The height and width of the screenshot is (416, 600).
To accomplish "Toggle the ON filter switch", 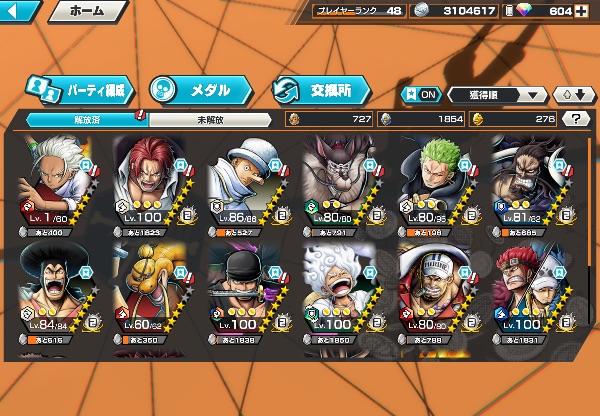I will tap(421, 94).
